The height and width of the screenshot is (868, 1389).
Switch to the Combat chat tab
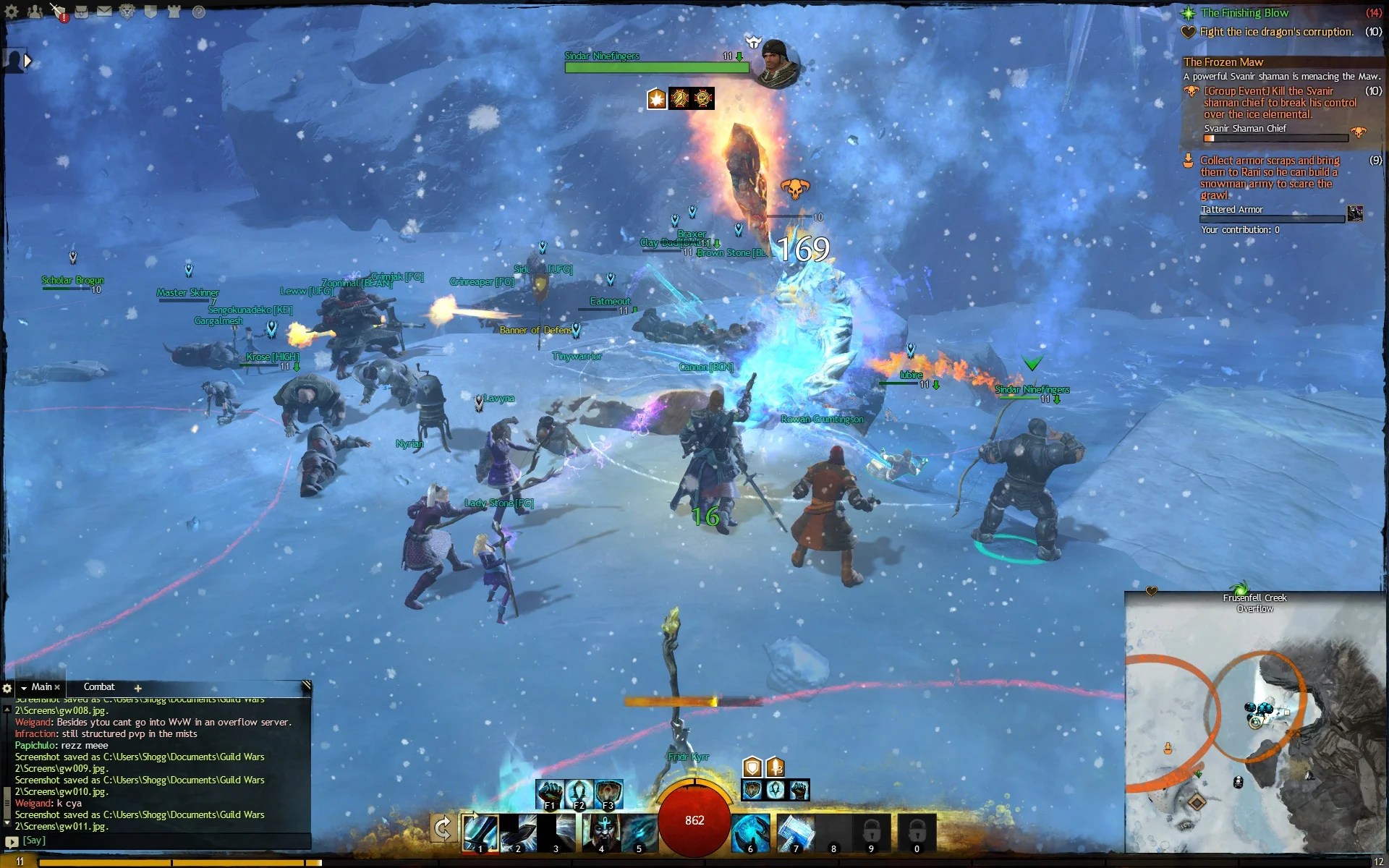(99, 687)
